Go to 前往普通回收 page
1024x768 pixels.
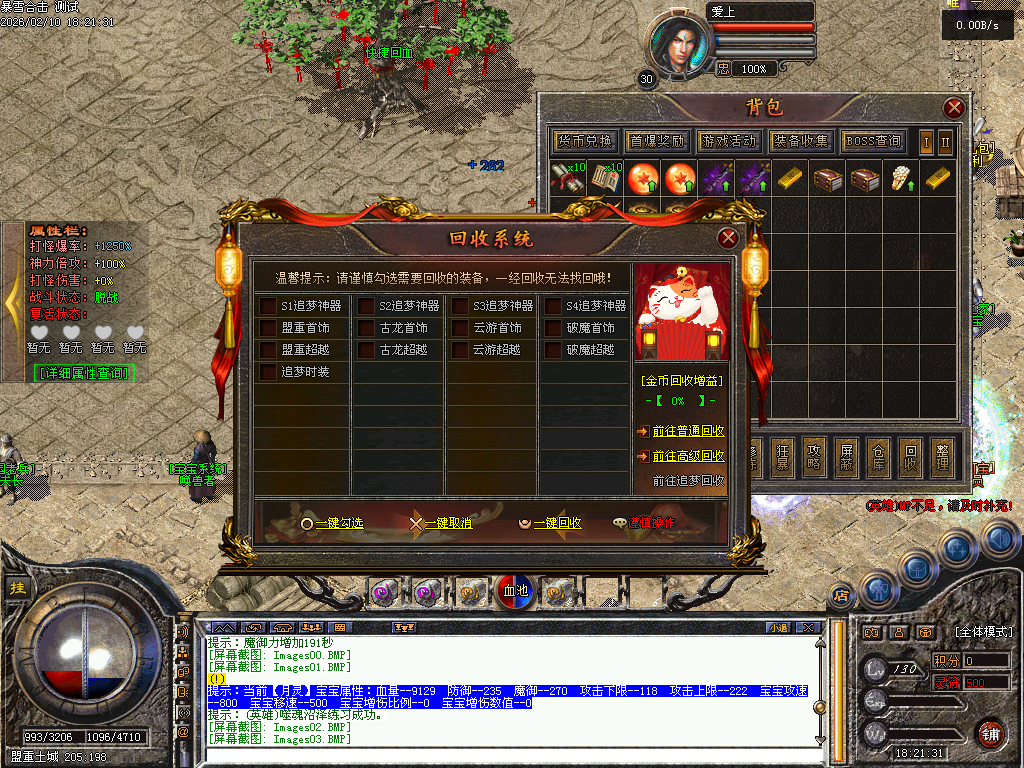[688, 431]
